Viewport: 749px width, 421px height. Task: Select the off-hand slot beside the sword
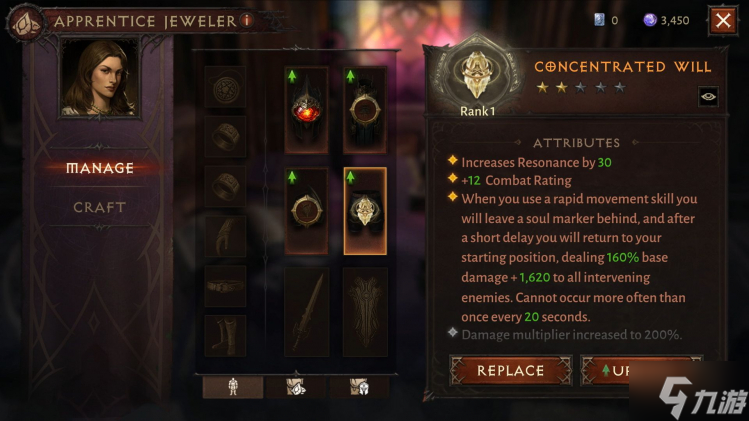pos(365,310)
